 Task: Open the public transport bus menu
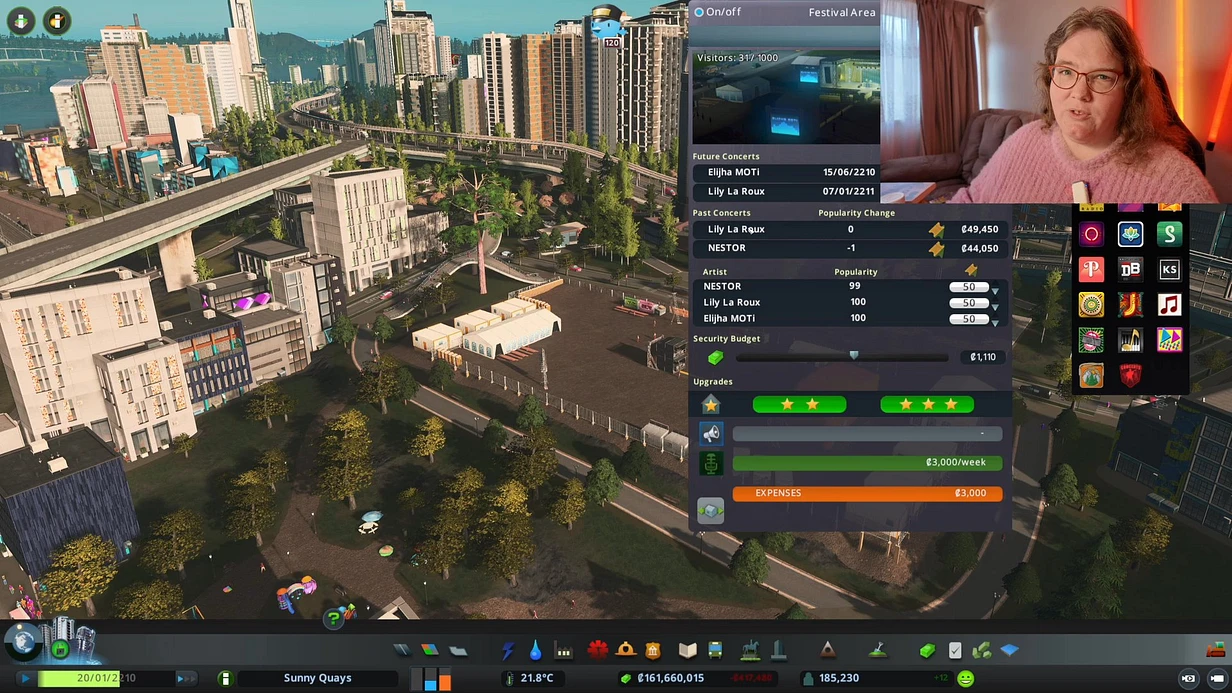(x=716, y=651)
